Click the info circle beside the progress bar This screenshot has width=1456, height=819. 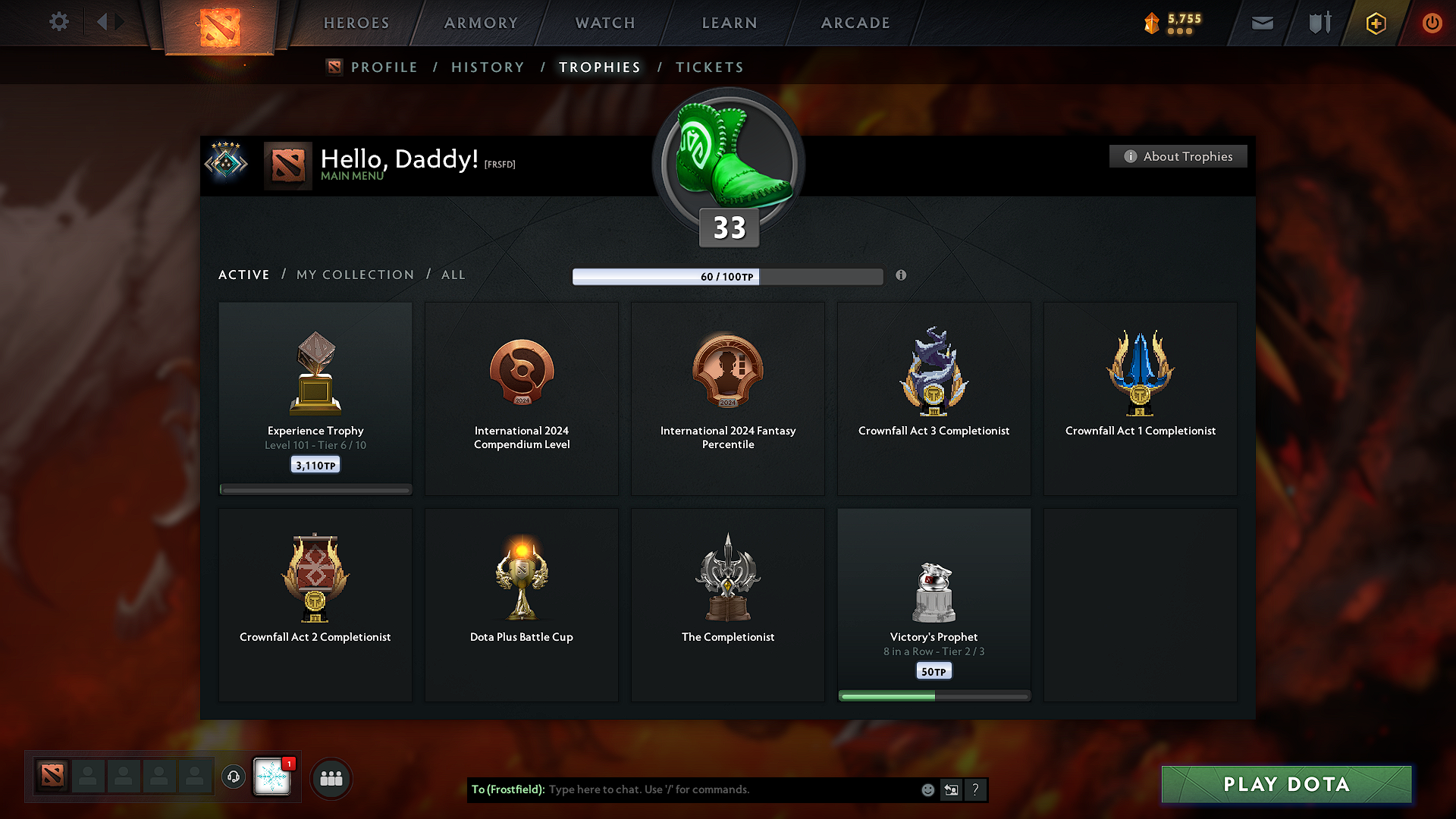(x=902, y=276)
